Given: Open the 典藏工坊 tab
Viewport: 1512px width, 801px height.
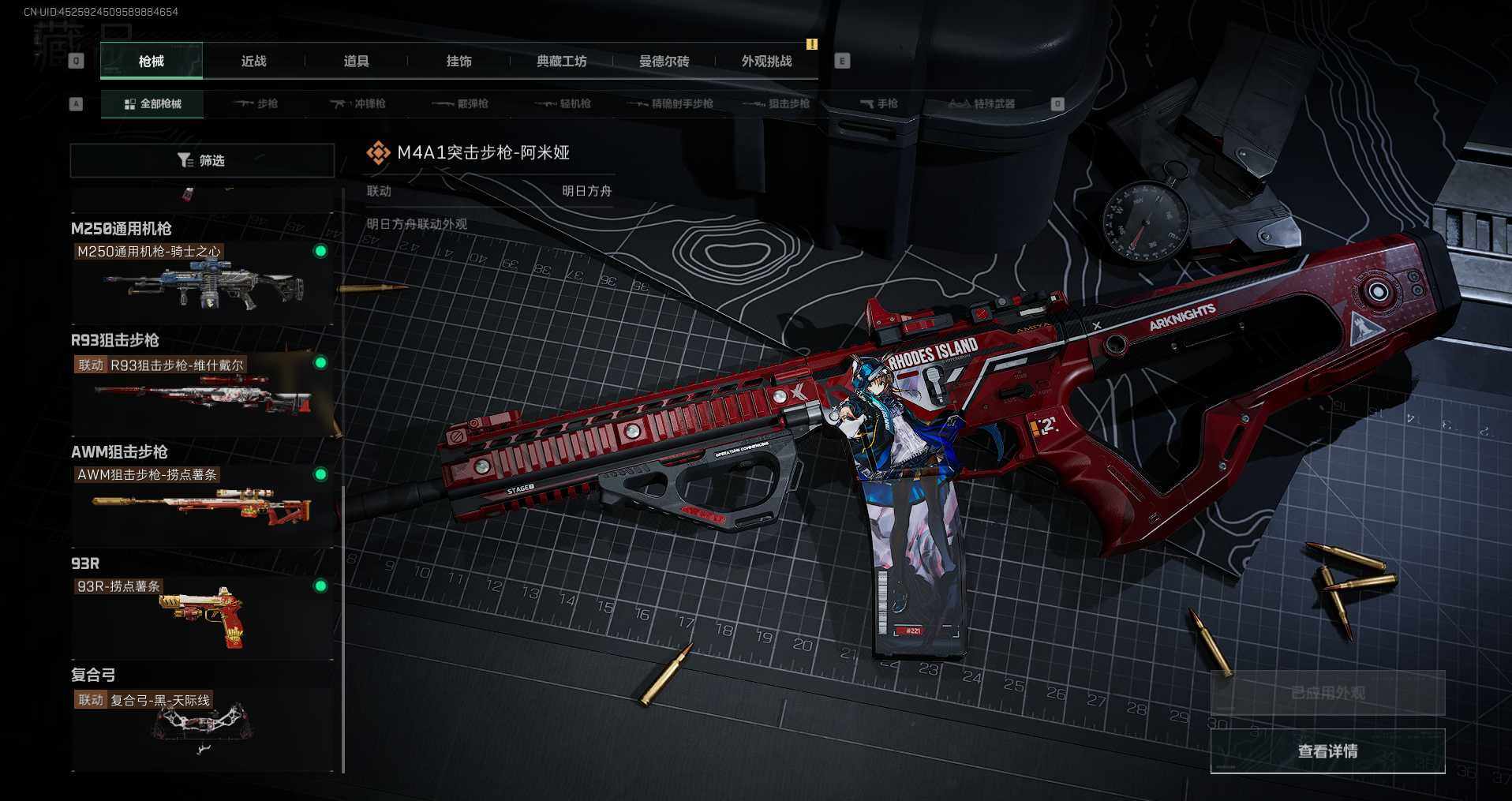Looking at the screenshot, I should pos(561,62).
